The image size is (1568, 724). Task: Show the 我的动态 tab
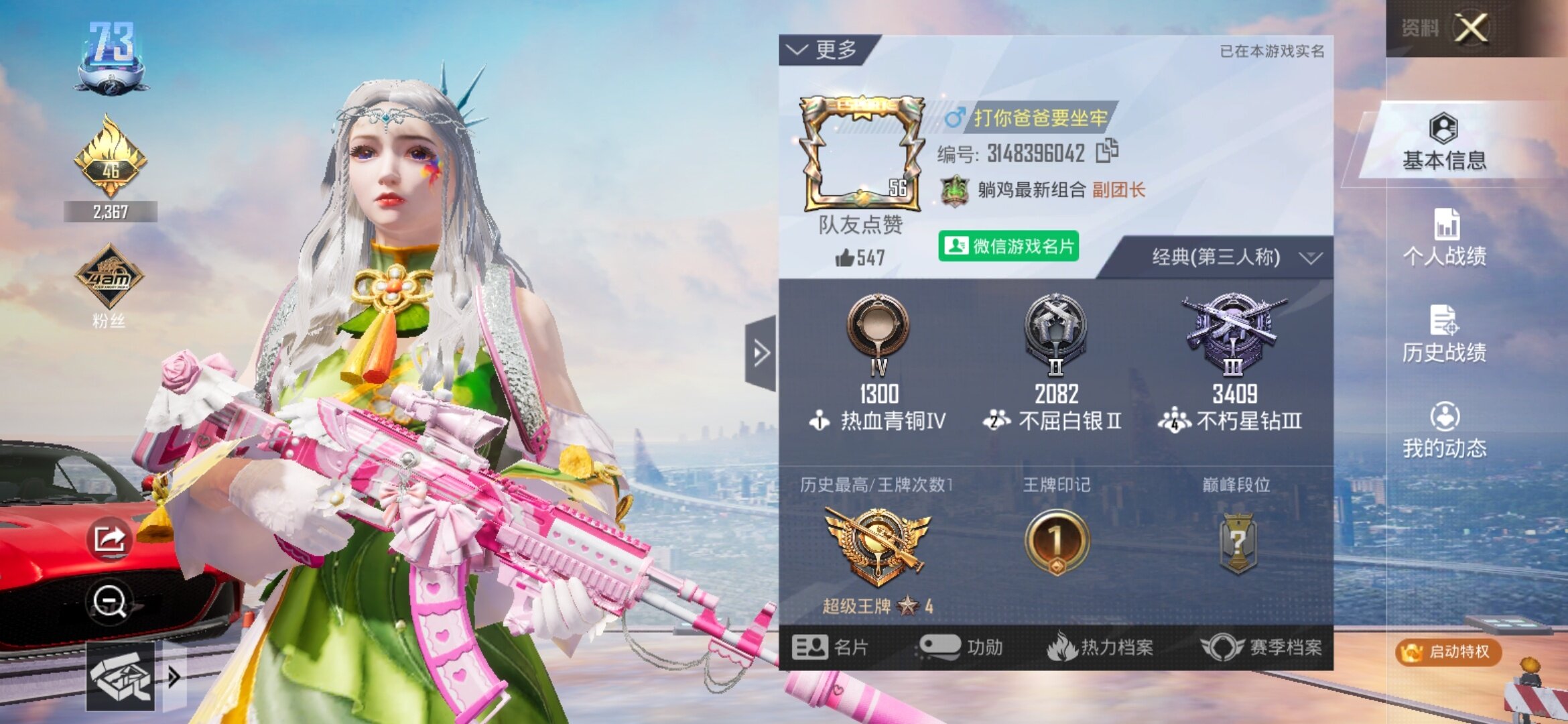tap(1445, 430)
